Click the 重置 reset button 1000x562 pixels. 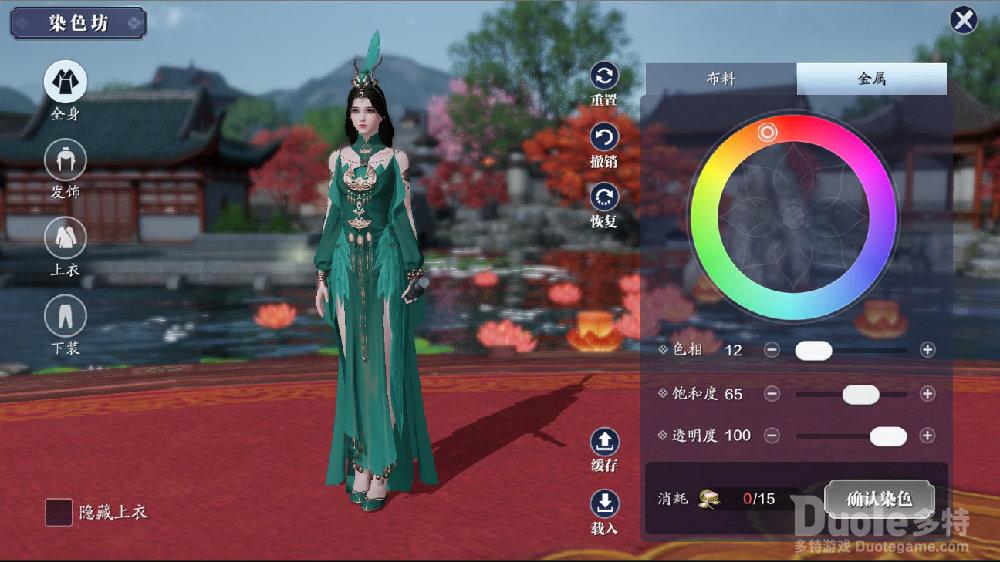[x=604, y=76]
